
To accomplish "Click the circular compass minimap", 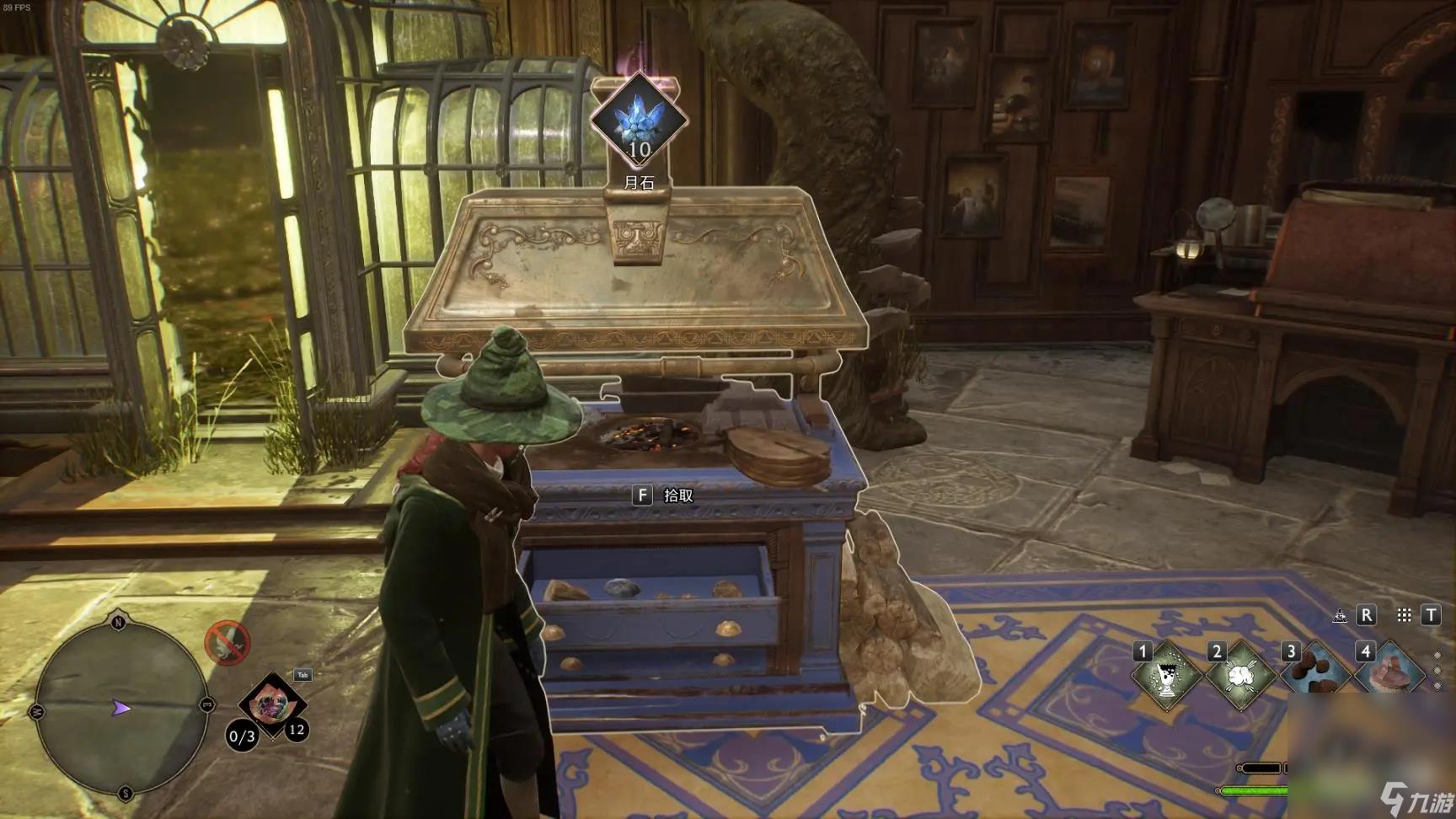I will pos(121,708).
